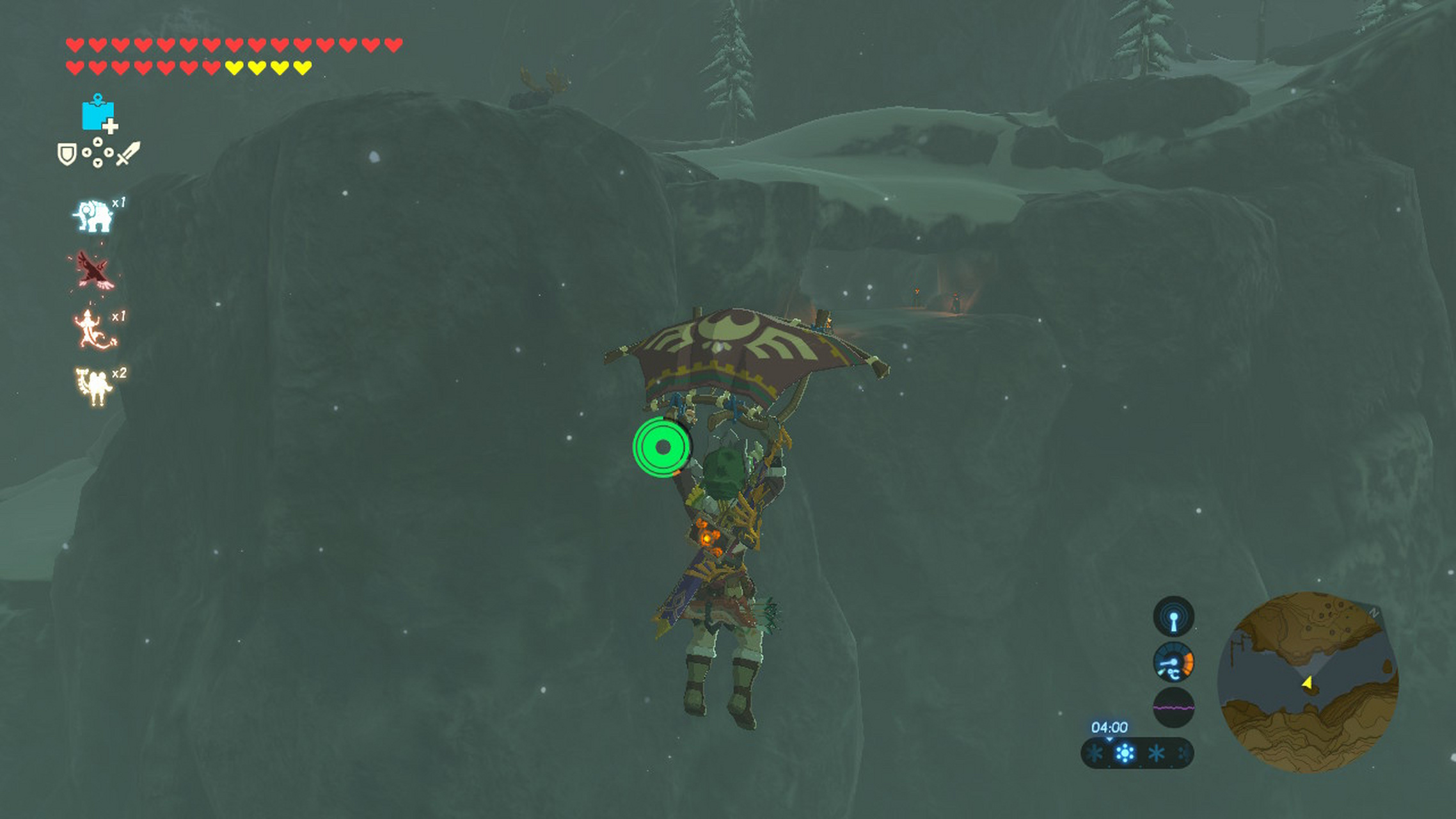This screenshot has height=819, width=1456.
Task: Open the circular minimap
Action: tap(1308, 681)
